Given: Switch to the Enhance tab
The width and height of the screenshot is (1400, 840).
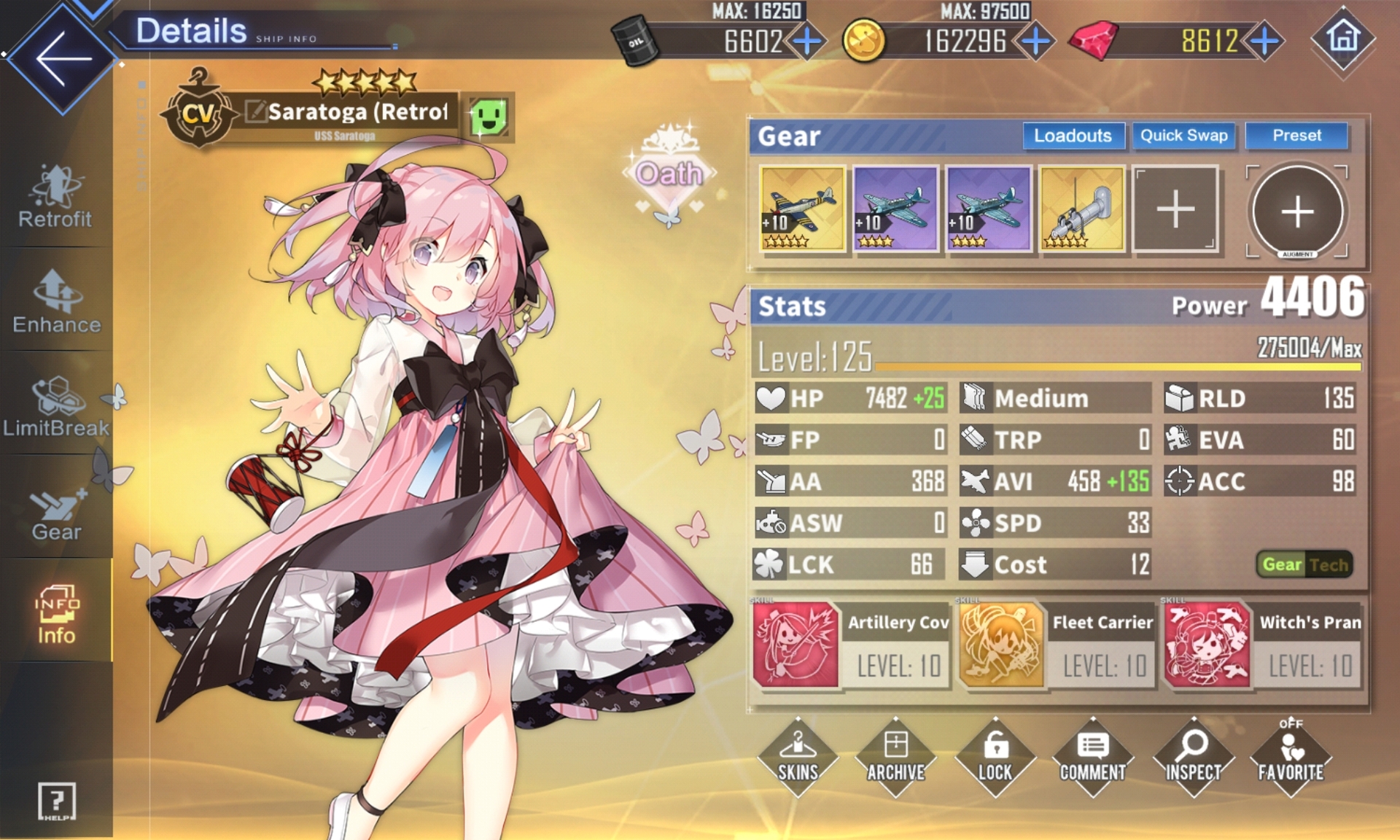Looking at the screenshot, I should tap(56, 302).
